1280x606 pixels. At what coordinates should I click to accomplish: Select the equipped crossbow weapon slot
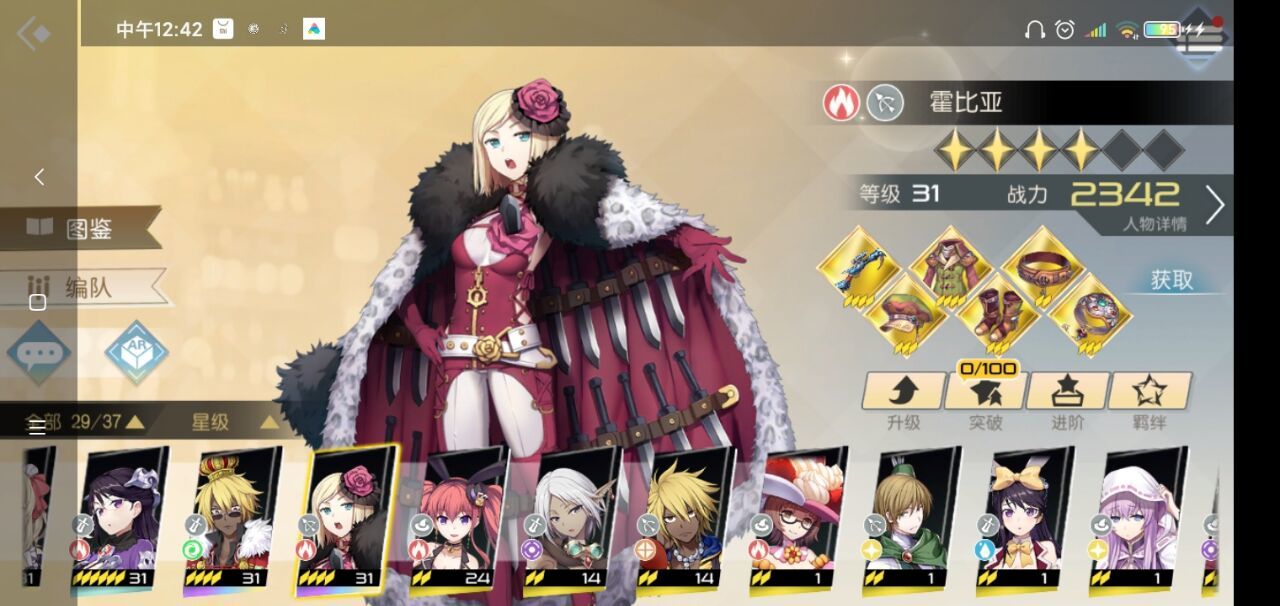(x=858, y=265)
